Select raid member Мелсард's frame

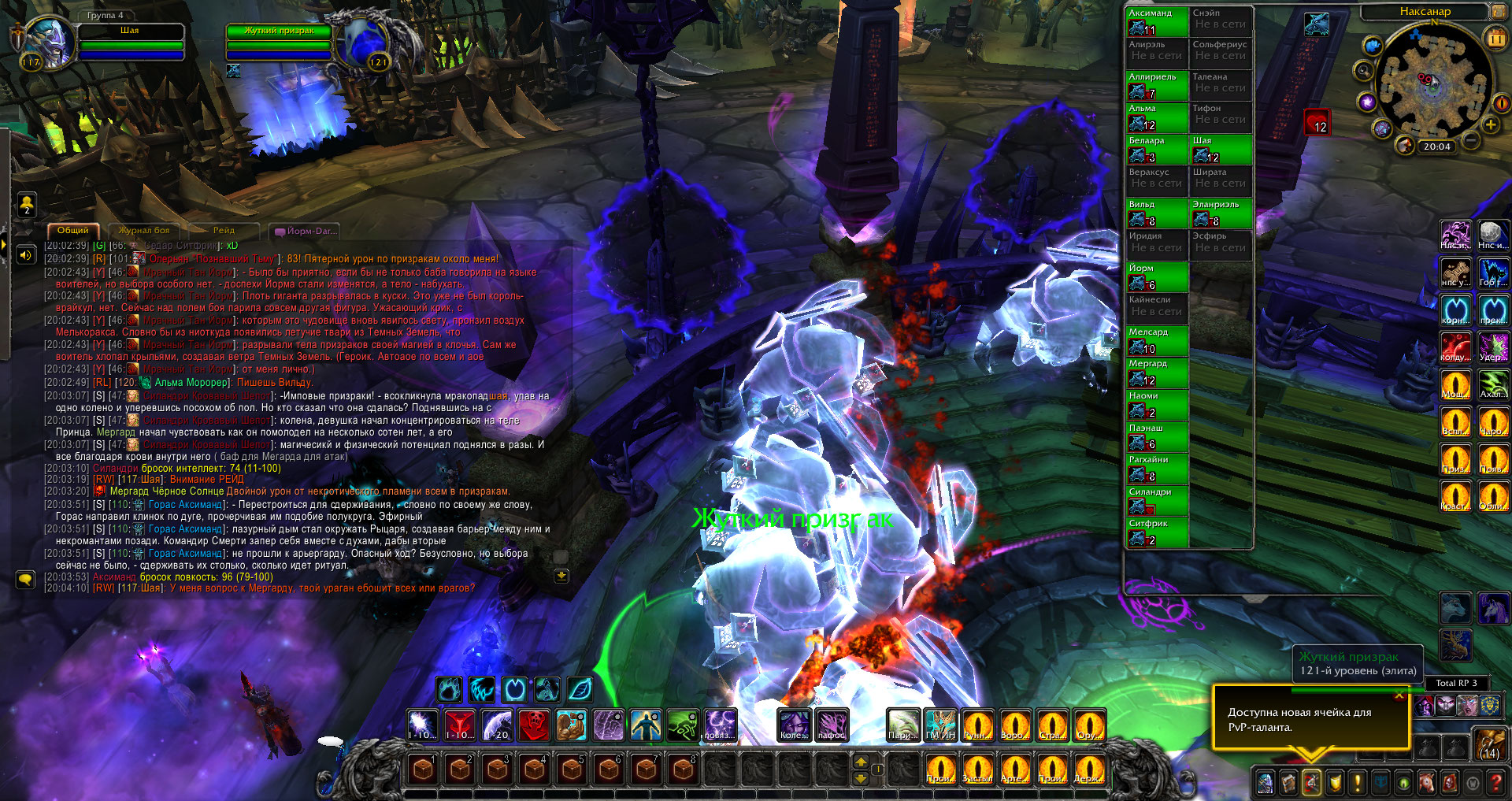(x=1157, y=341)
